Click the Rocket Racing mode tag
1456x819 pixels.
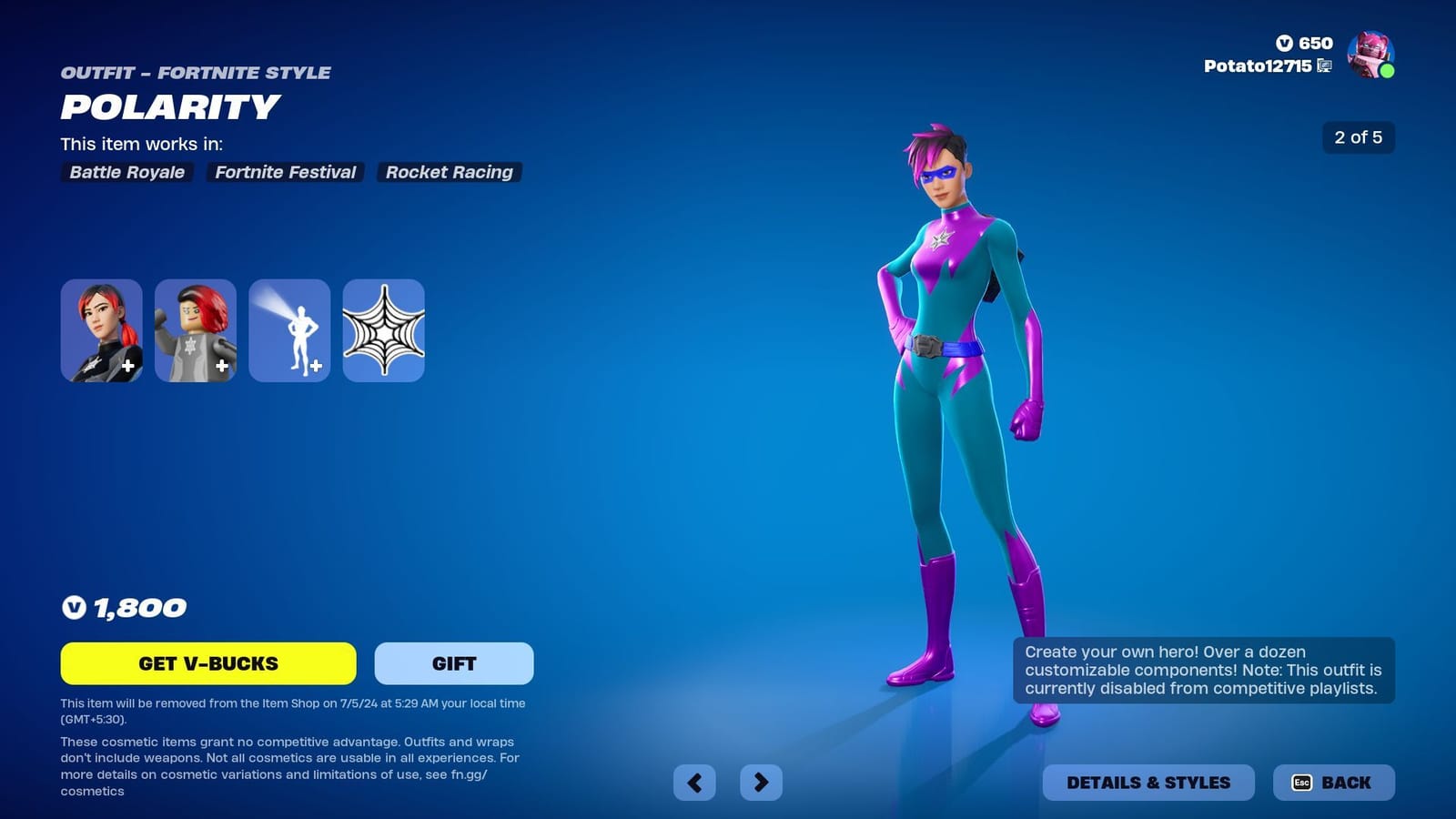(x=449, y=172)
